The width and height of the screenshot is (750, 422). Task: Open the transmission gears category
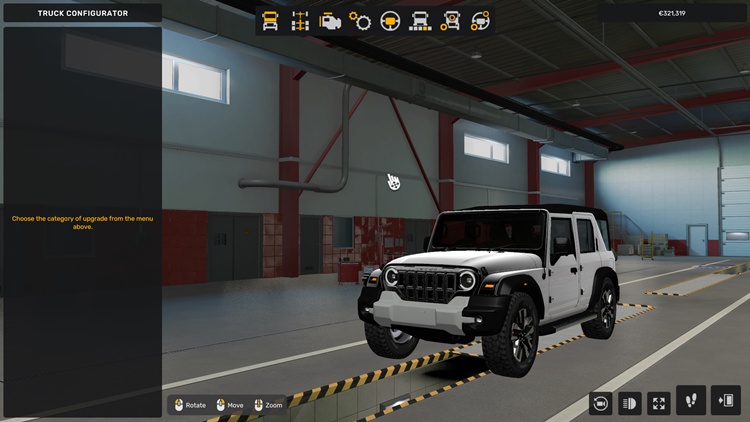tap(360, 20)
